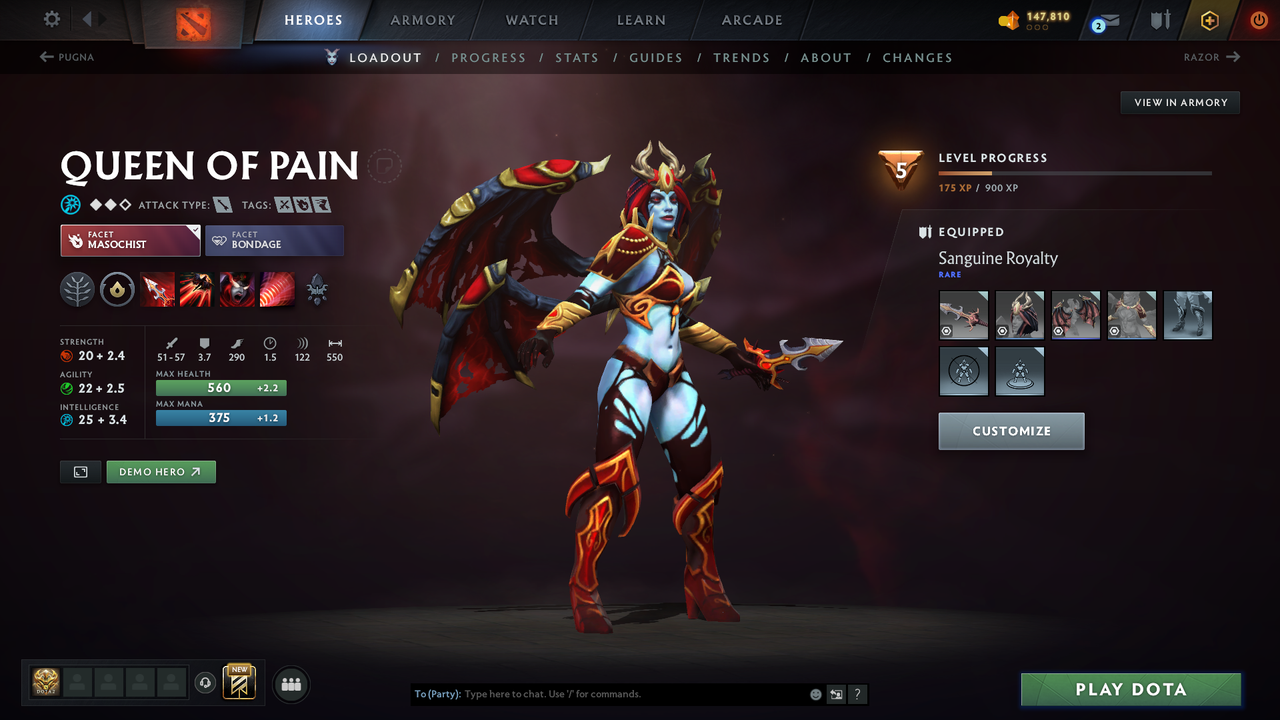
Task: Open the mail inbox with 2 notifications
Action: click(1103, 20)
